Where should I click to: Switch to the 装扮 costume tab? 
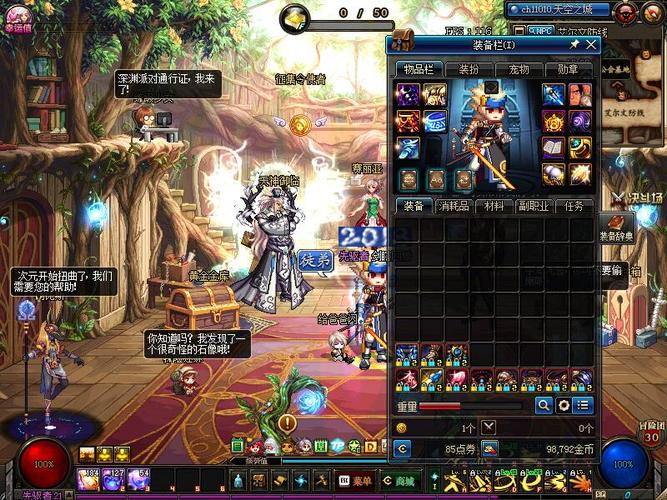click(x=468, y=70)
